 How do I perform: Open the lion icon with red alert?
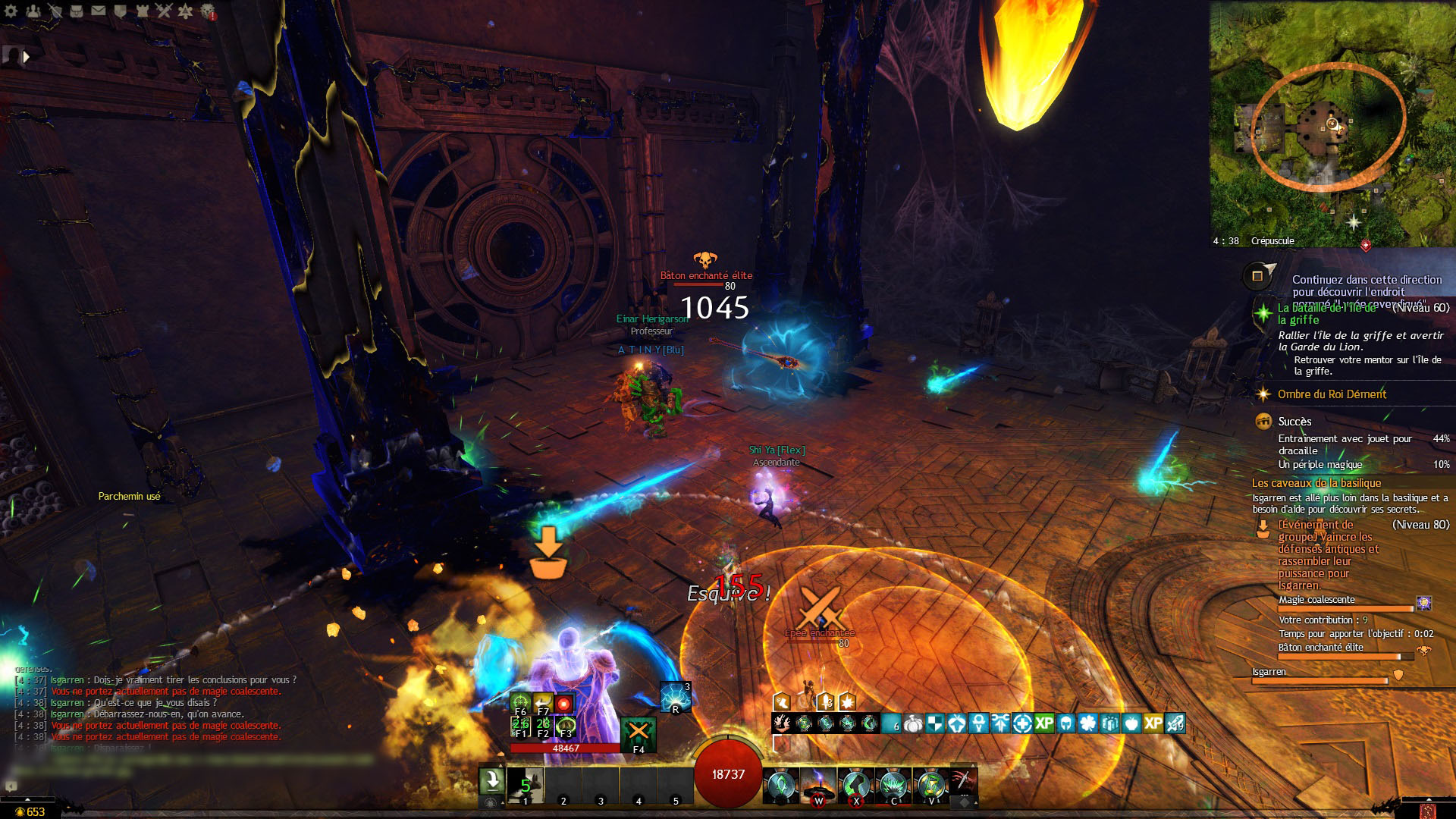(207, 11)
